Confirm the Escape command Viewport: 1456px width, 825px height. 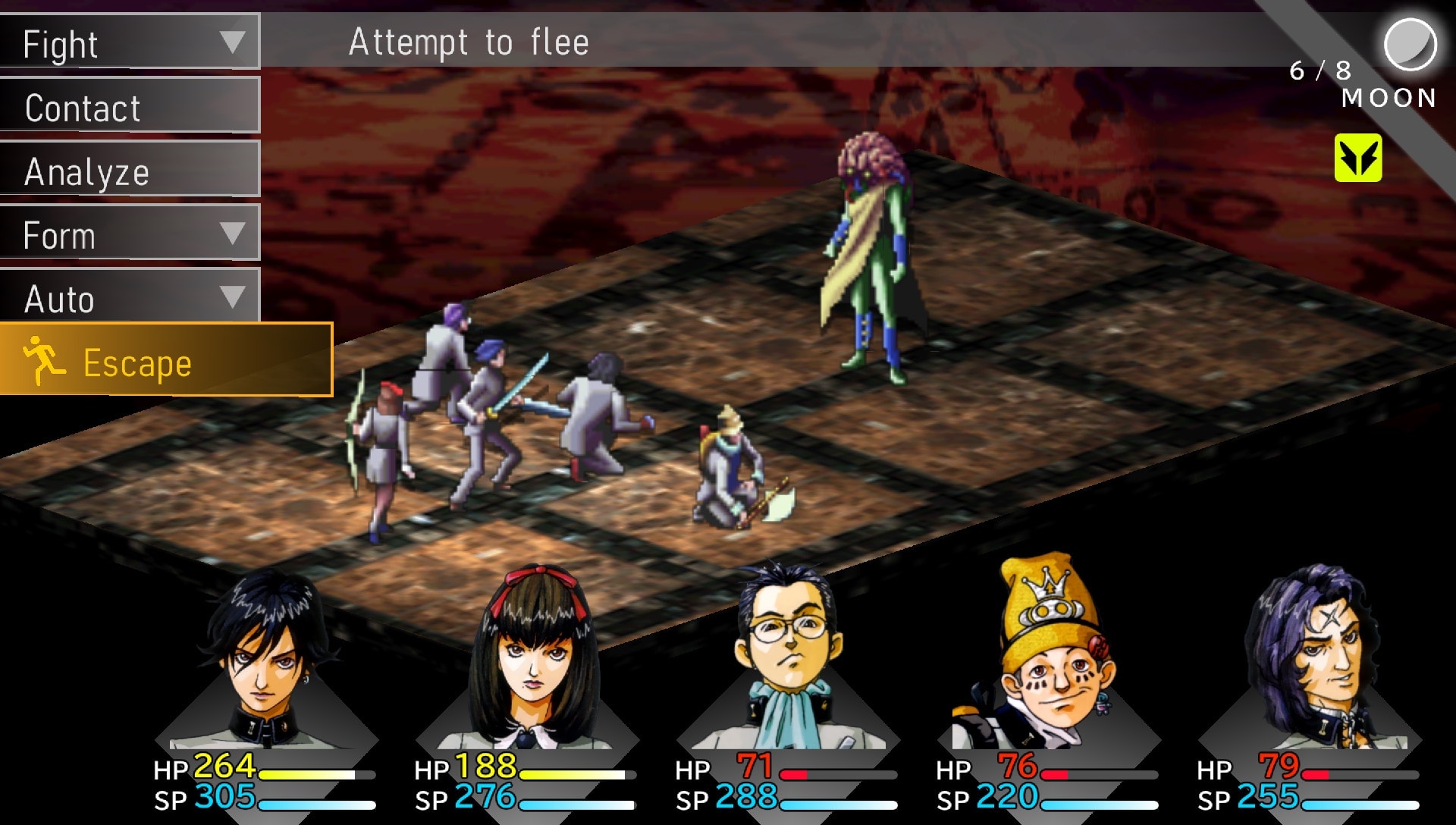(136, 362)
